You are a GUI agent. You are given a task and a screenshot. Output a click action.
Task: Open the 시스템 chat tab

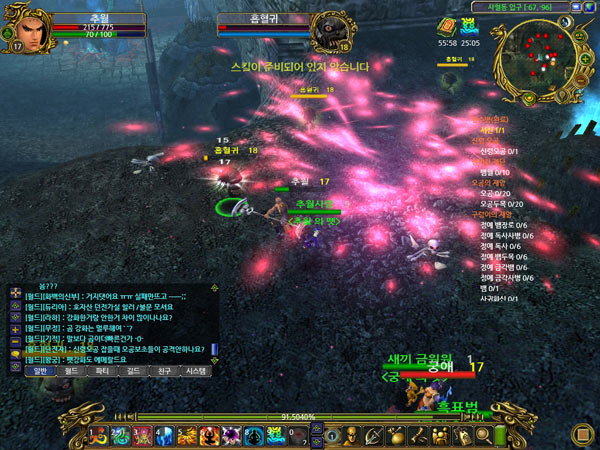pyautogui.click(x=196, y=370)
